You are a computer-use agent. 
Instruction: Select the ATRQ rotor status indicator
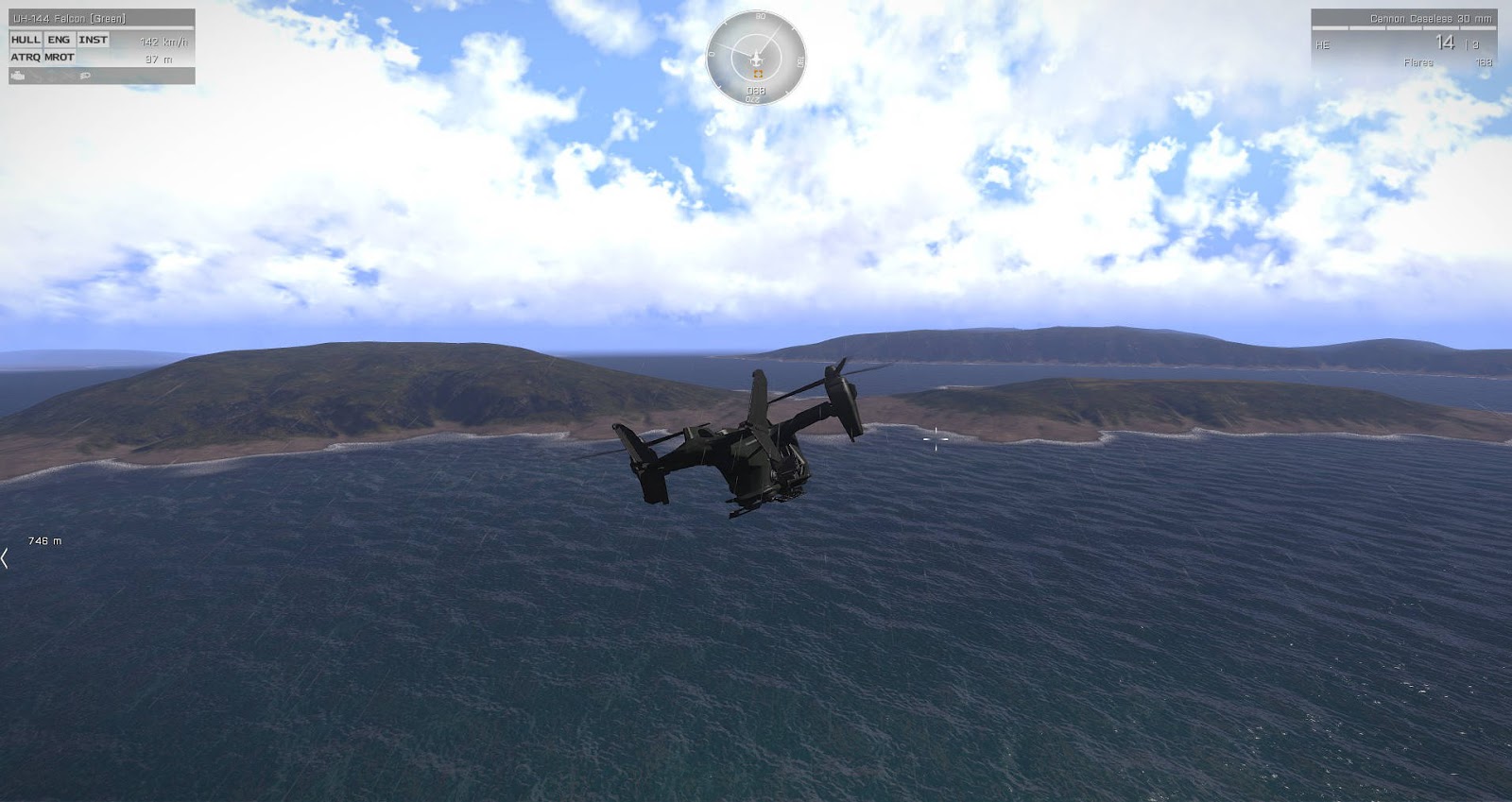(26, 59)
